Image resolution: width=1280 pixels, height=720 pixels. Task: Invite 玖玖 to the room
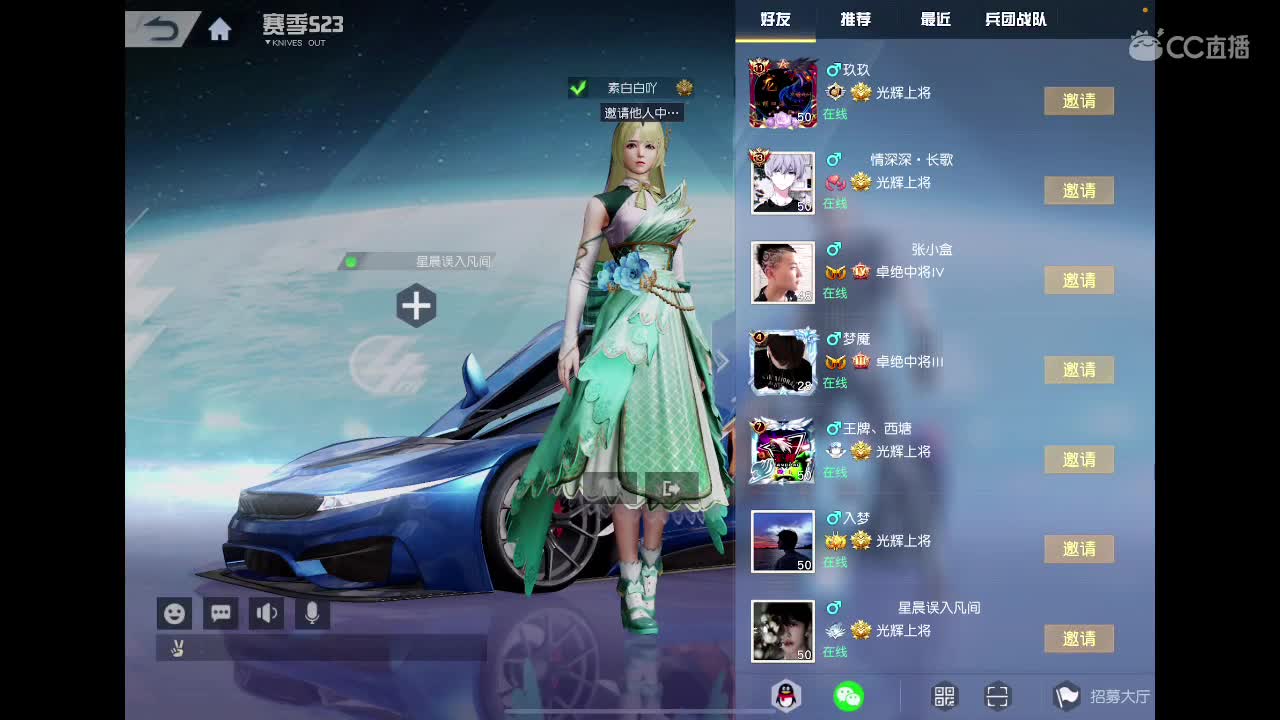(x=1079, y=101)
